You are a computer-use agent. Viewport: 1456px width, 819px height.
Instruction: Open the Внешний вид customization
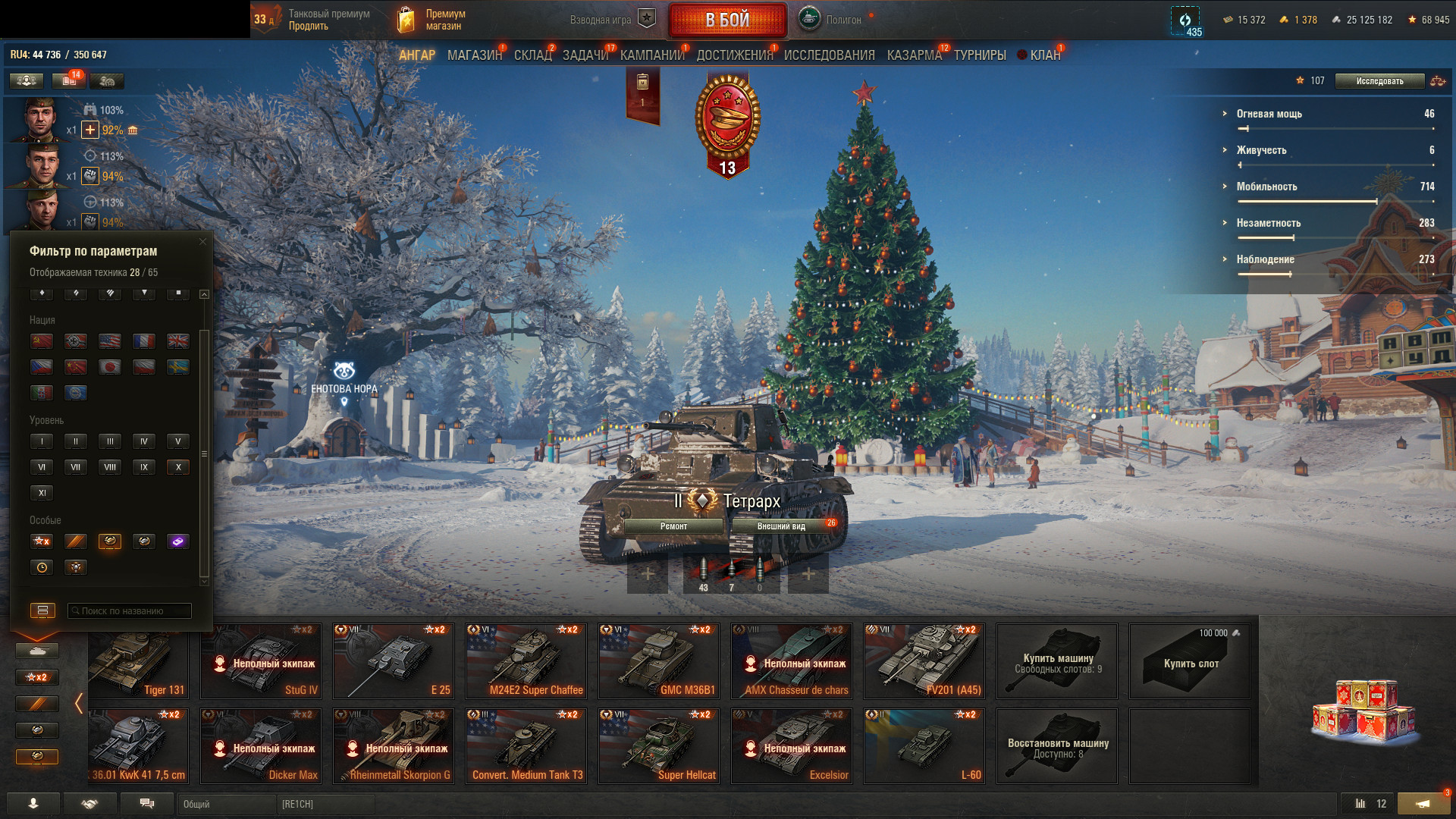tap(781, 526)
